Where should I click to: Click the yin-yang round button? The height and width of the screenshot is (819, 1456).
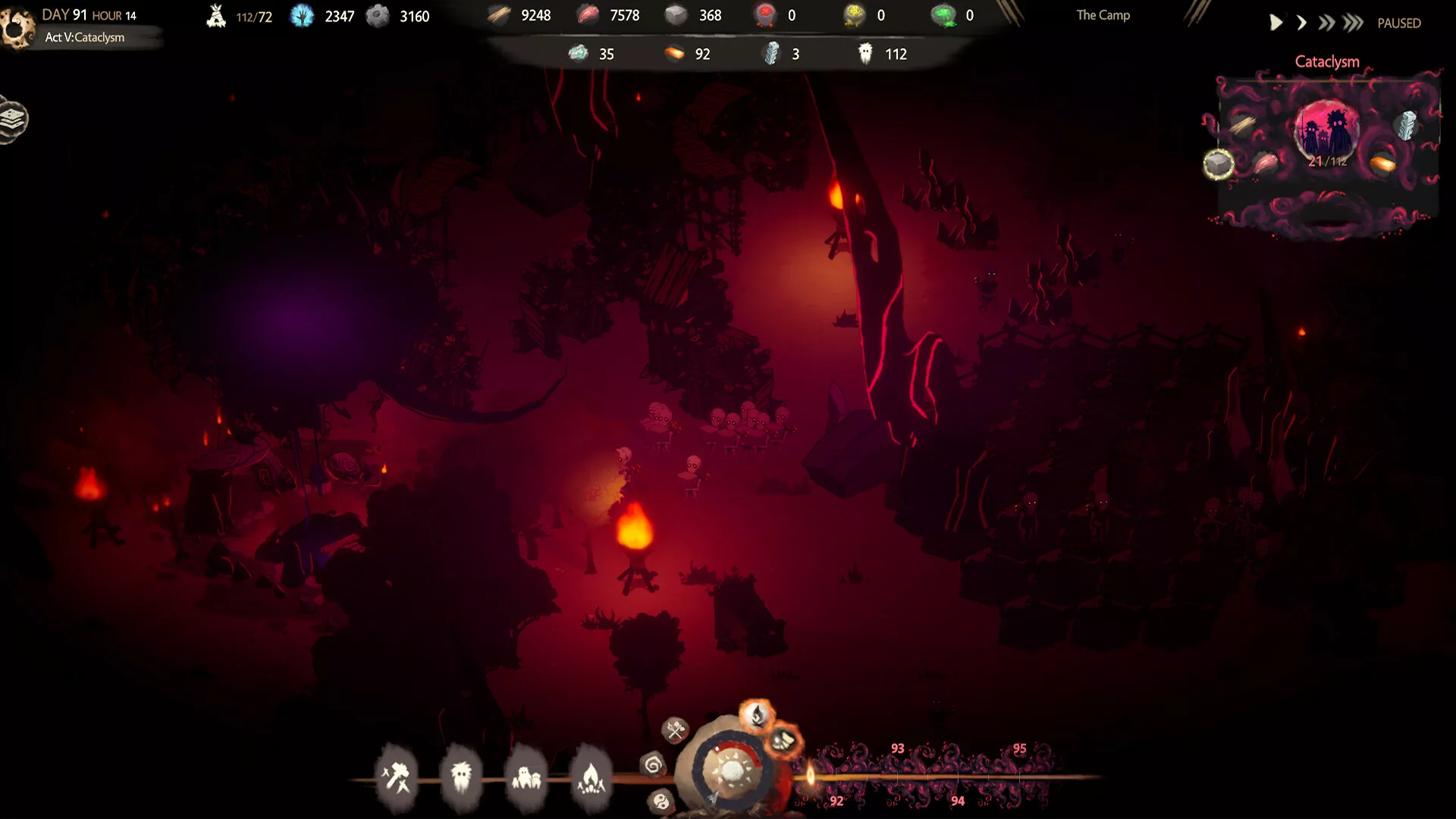(661, 802)
